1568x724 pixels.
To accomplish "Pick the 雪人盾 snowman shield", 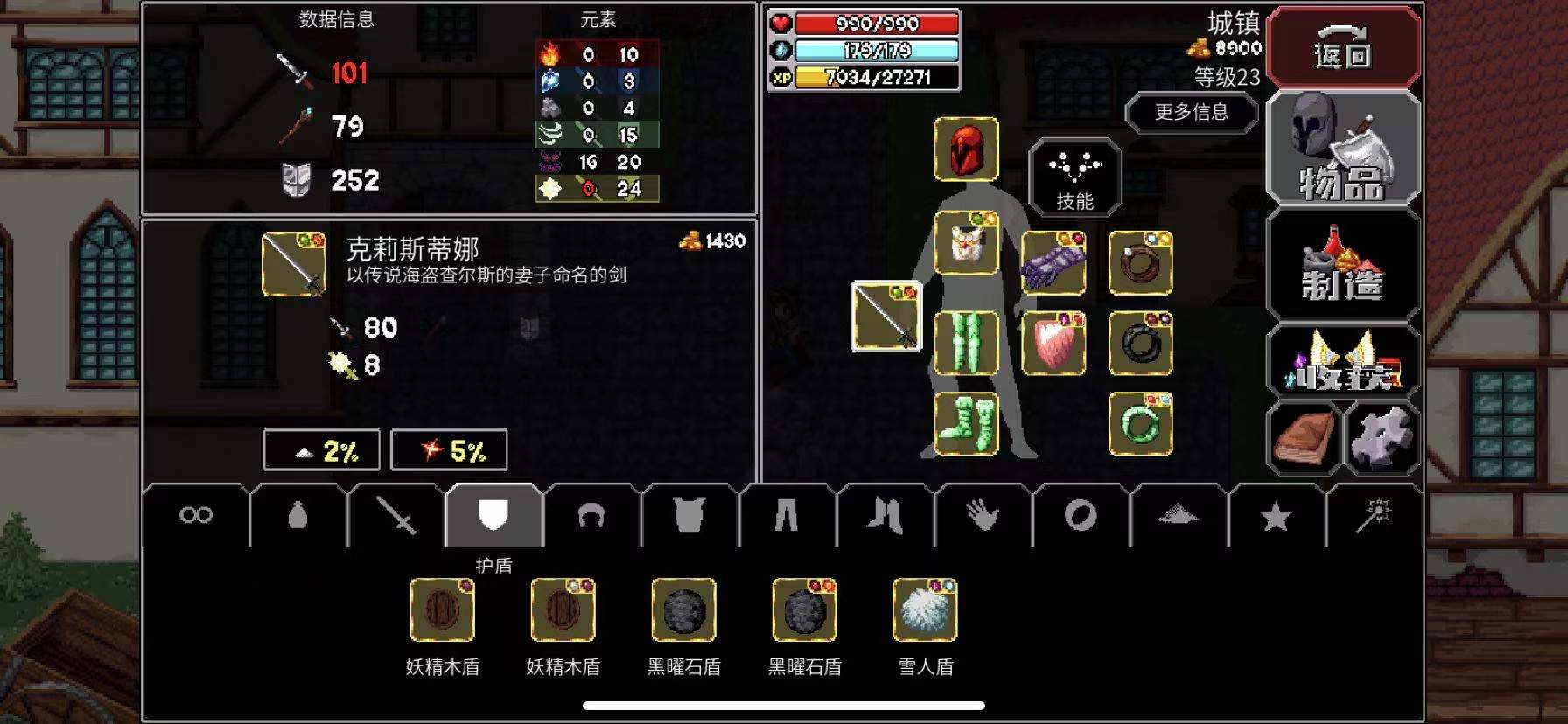I will tap(926, 611).
